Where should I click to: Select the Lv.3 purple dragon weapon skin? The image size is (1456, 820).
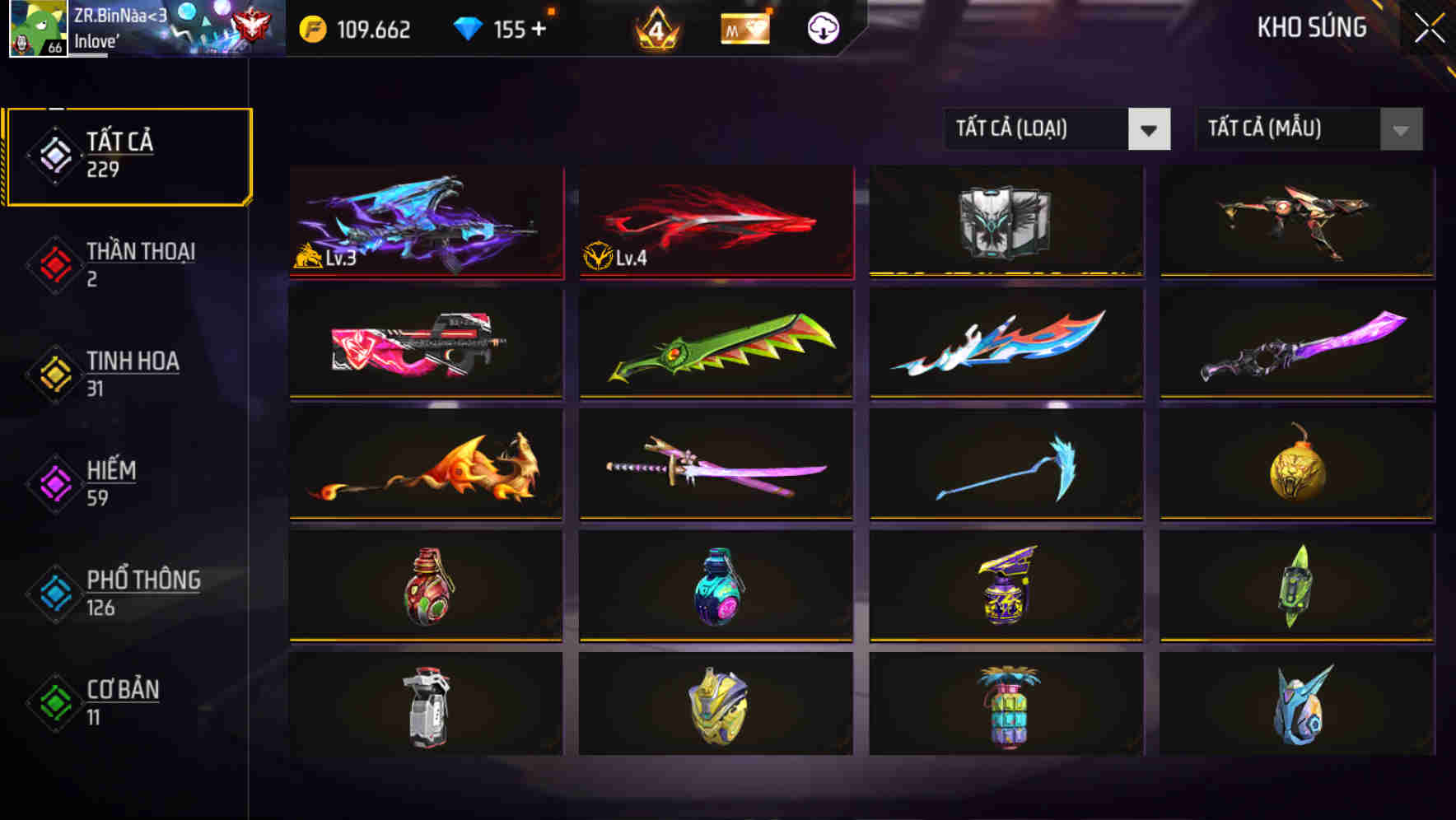coord(425,222)
